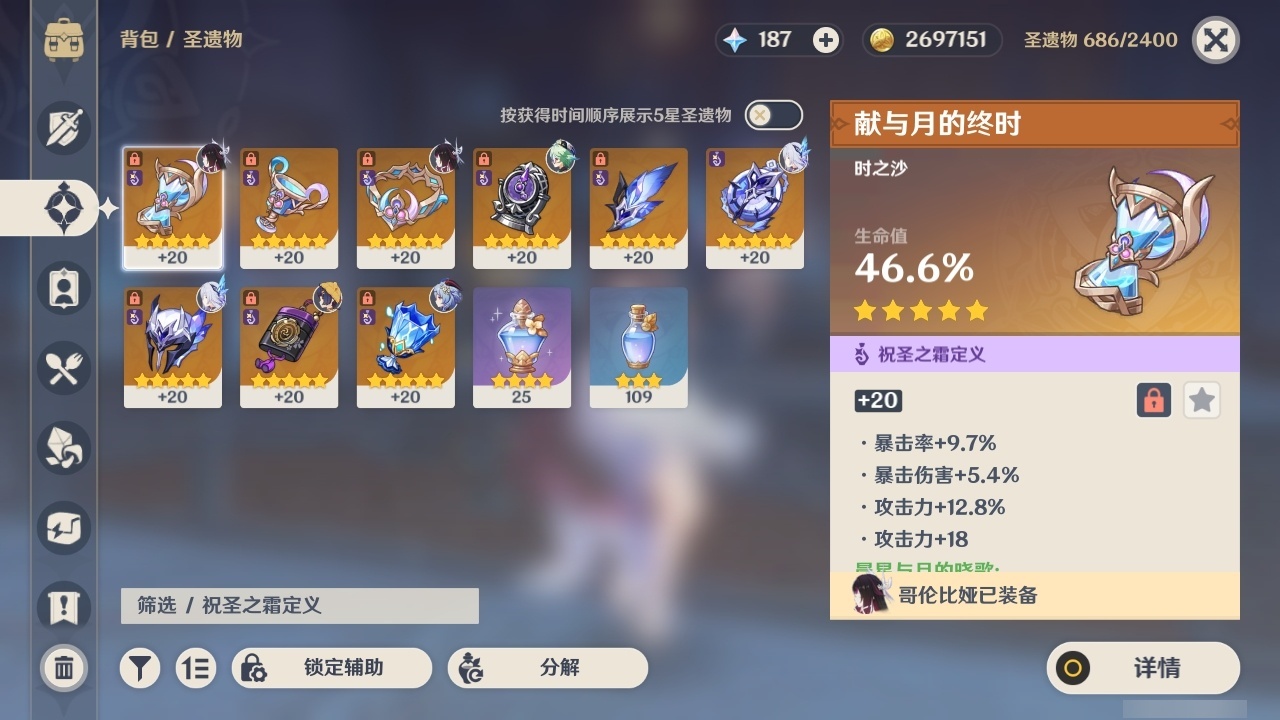Open the crafting materials crystal icon
The image size is (1280, 720).
tap(62, 448)
